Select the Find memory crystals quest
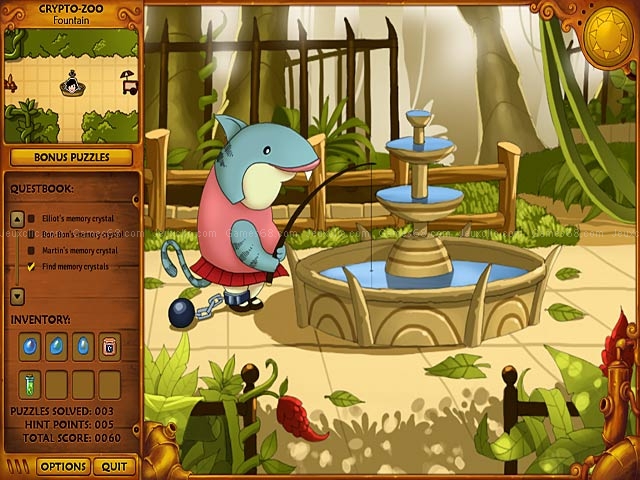Viewport: 640px width, 480px height. tap(74, 267)
